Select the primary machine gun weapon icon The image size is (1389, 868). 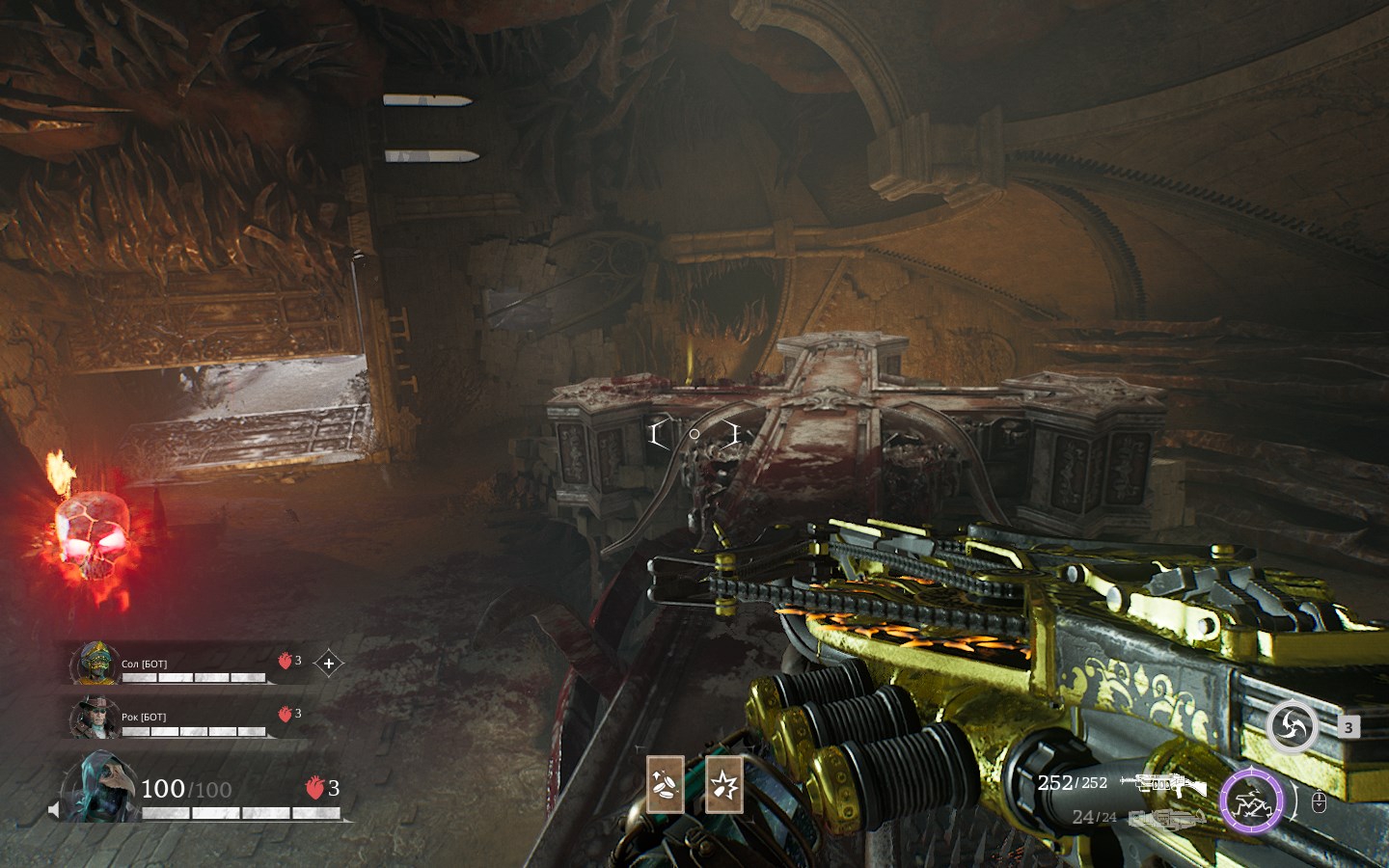point(1163,784)
